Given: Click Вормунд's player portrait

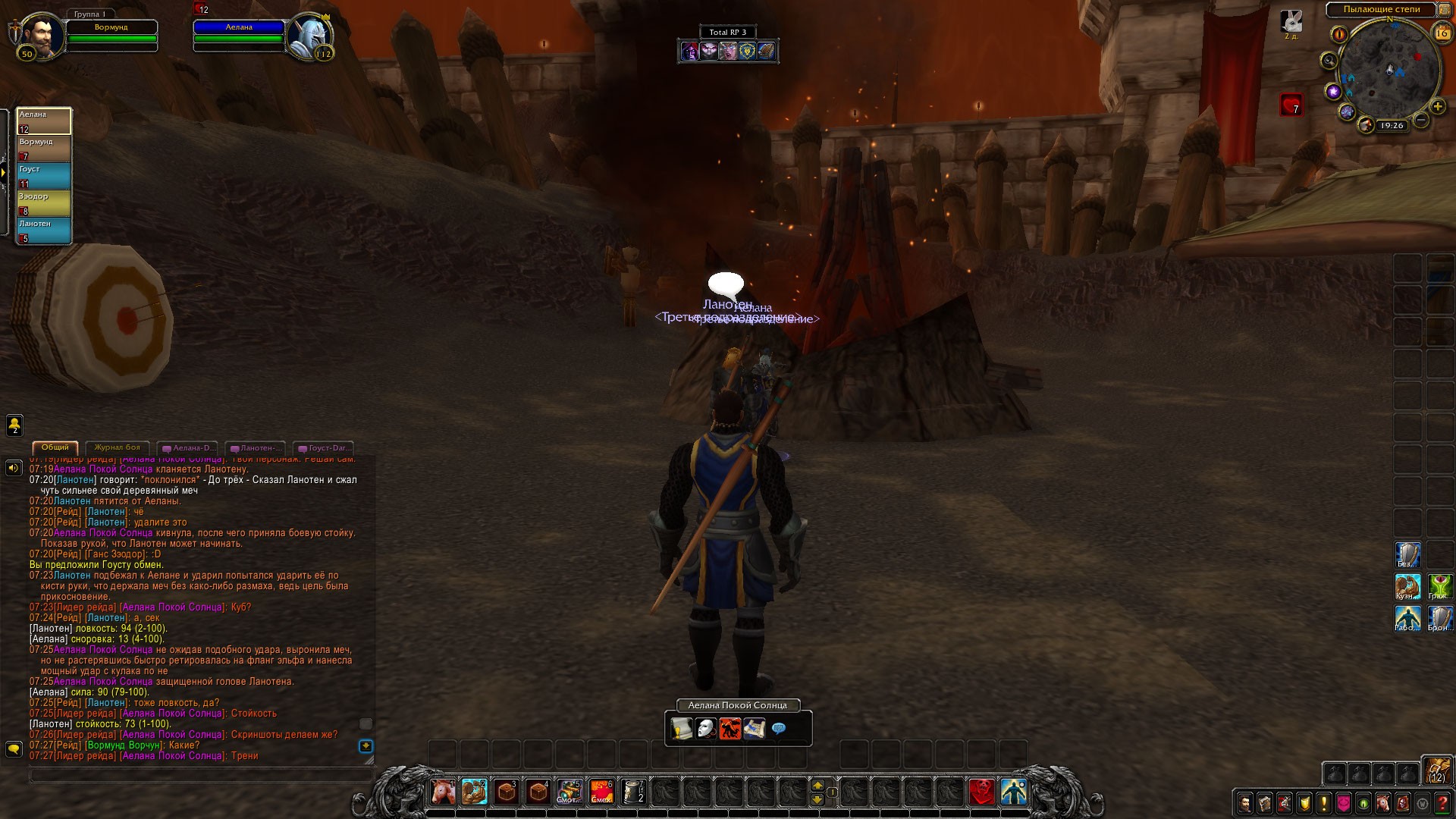Looking at the screenshot, I should tap(40, 35).
